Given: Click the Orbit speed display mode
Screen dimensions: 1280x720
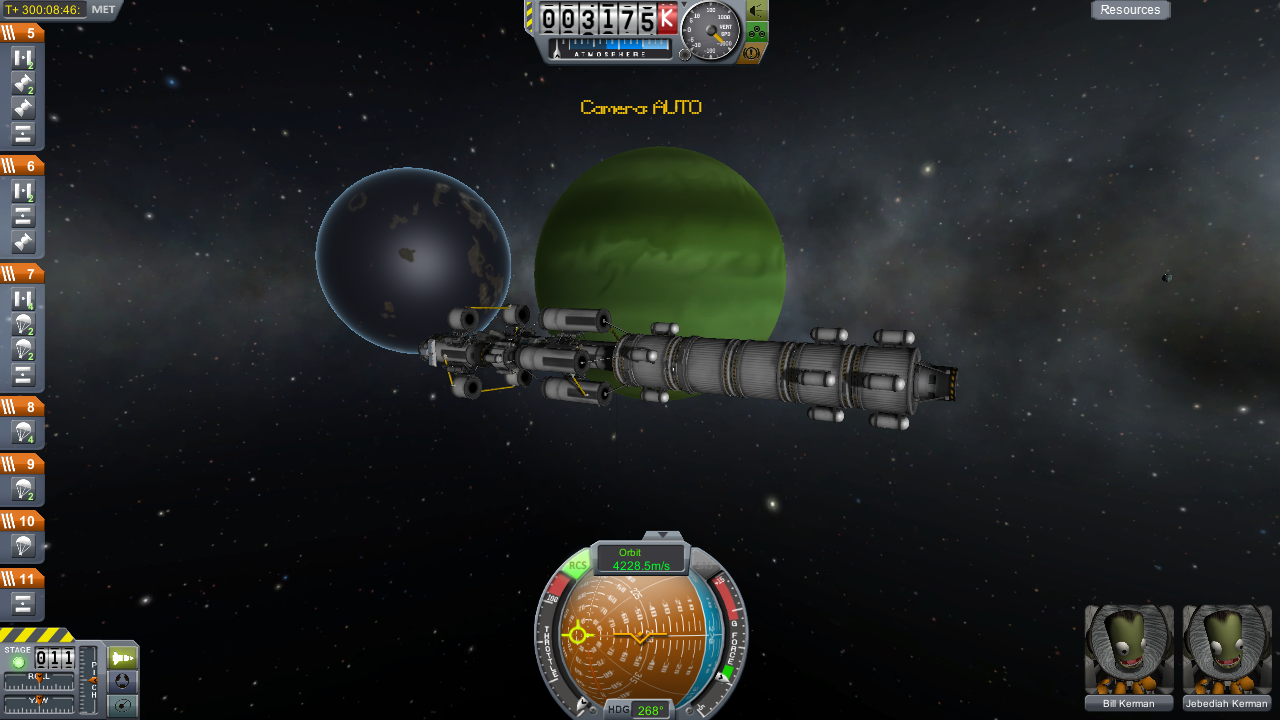Looking at the screenshot, I should (641, 559).
